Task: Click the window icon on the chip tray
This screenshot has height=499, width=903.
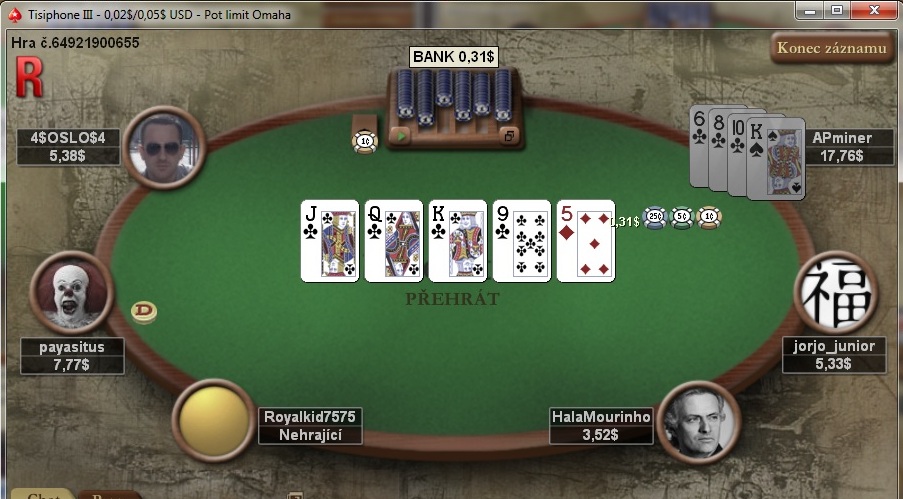Action: 509,135
